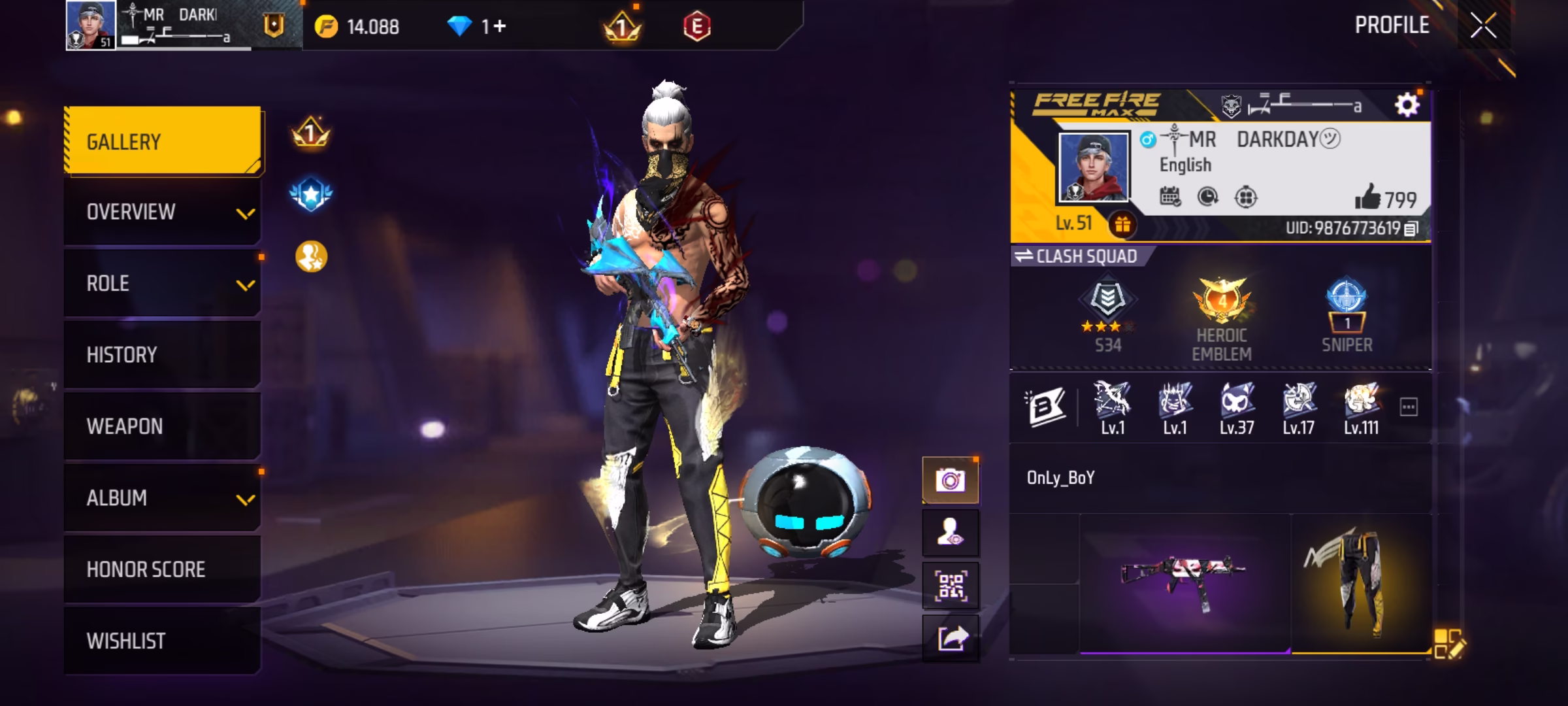Open the WISHLIST page
Viewport: 1568px width, 706px height.
[162, 641]
